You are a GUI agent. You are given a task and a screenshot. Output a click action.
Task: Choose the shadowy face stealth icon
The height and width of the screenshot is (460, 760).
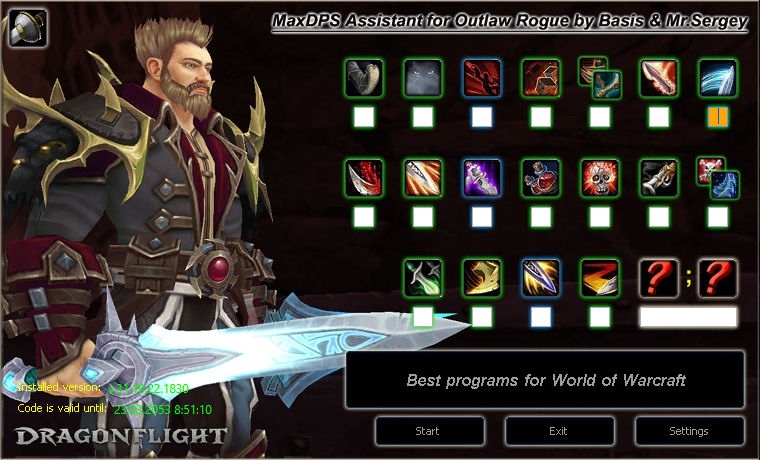pos(423,78)
